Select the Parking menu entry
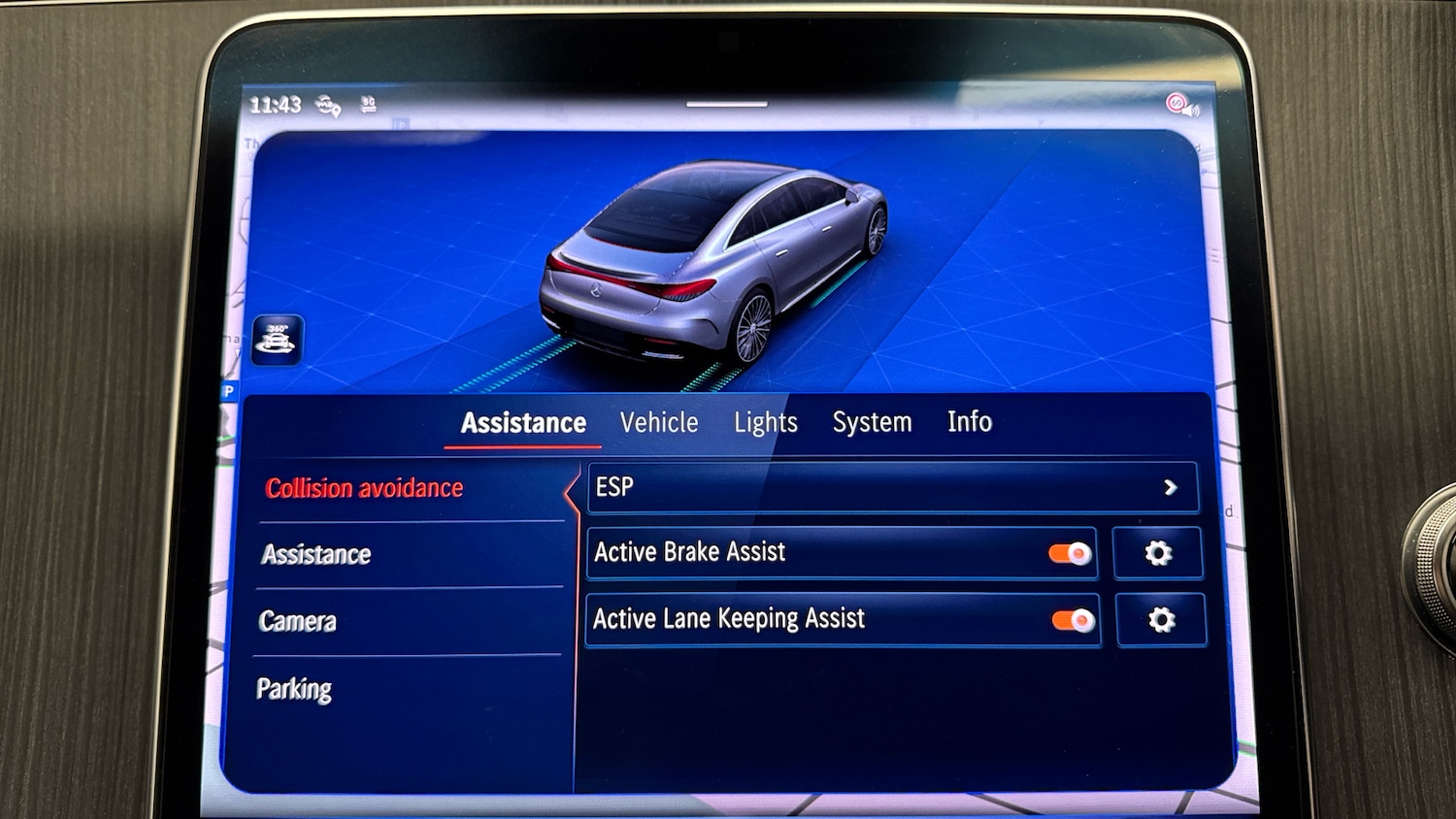 (294, 689)
